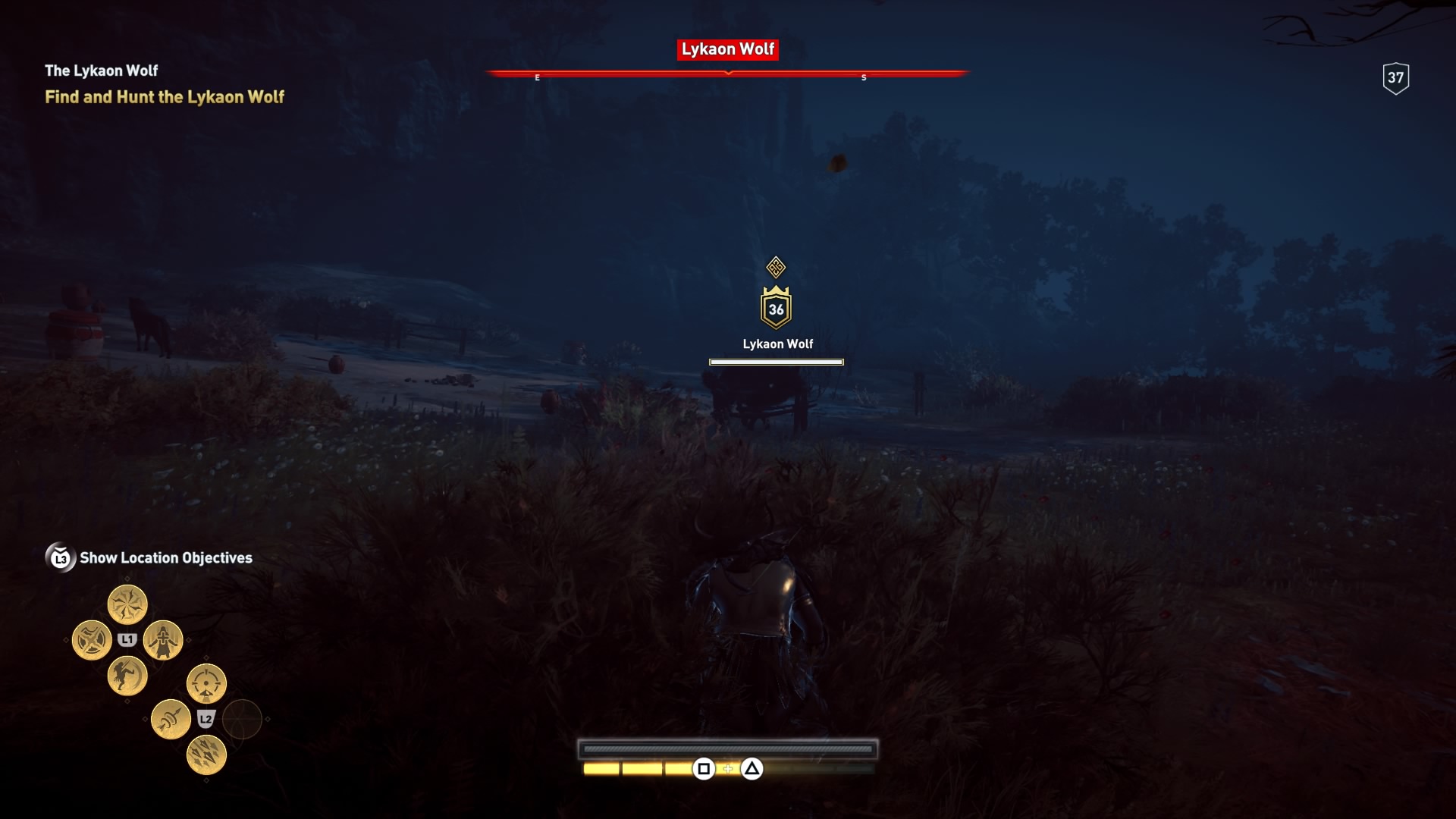Select the Devastating Shot crosshair ability icon

(x=206, y=683)
